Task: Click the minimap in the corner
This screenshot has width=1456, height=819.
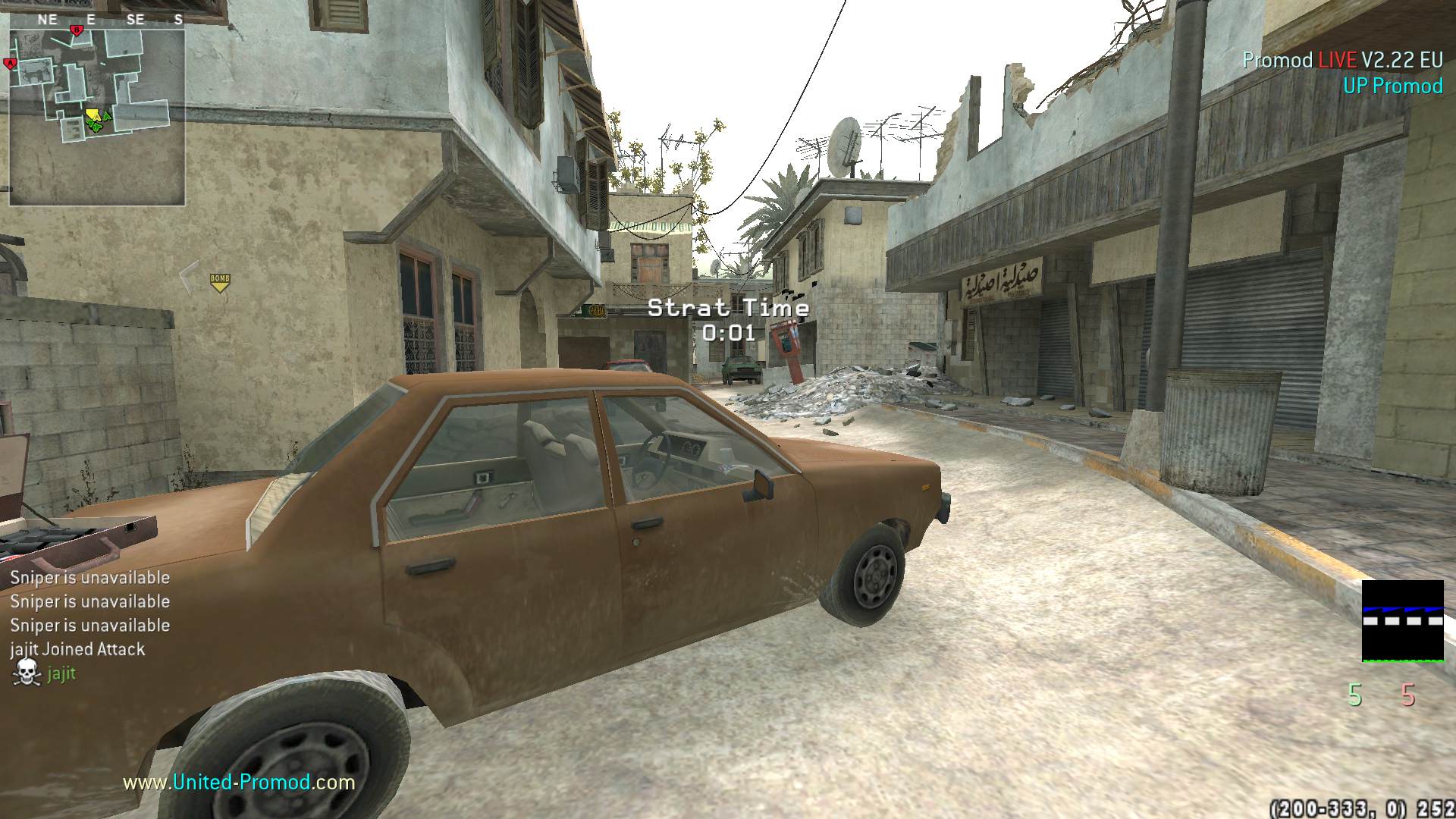Action: 97,117
